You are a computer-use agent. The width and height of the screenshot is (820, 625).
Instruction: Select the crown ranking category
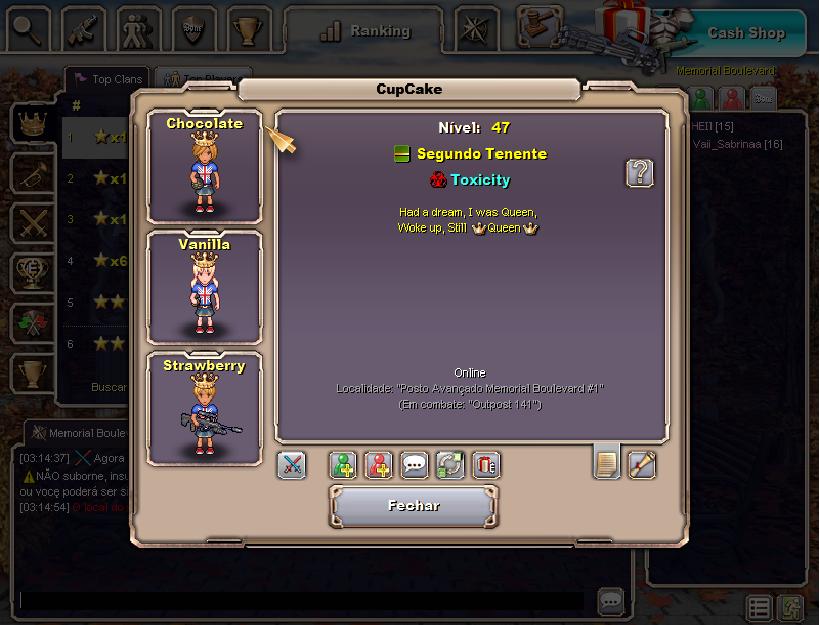click(33, 124)
